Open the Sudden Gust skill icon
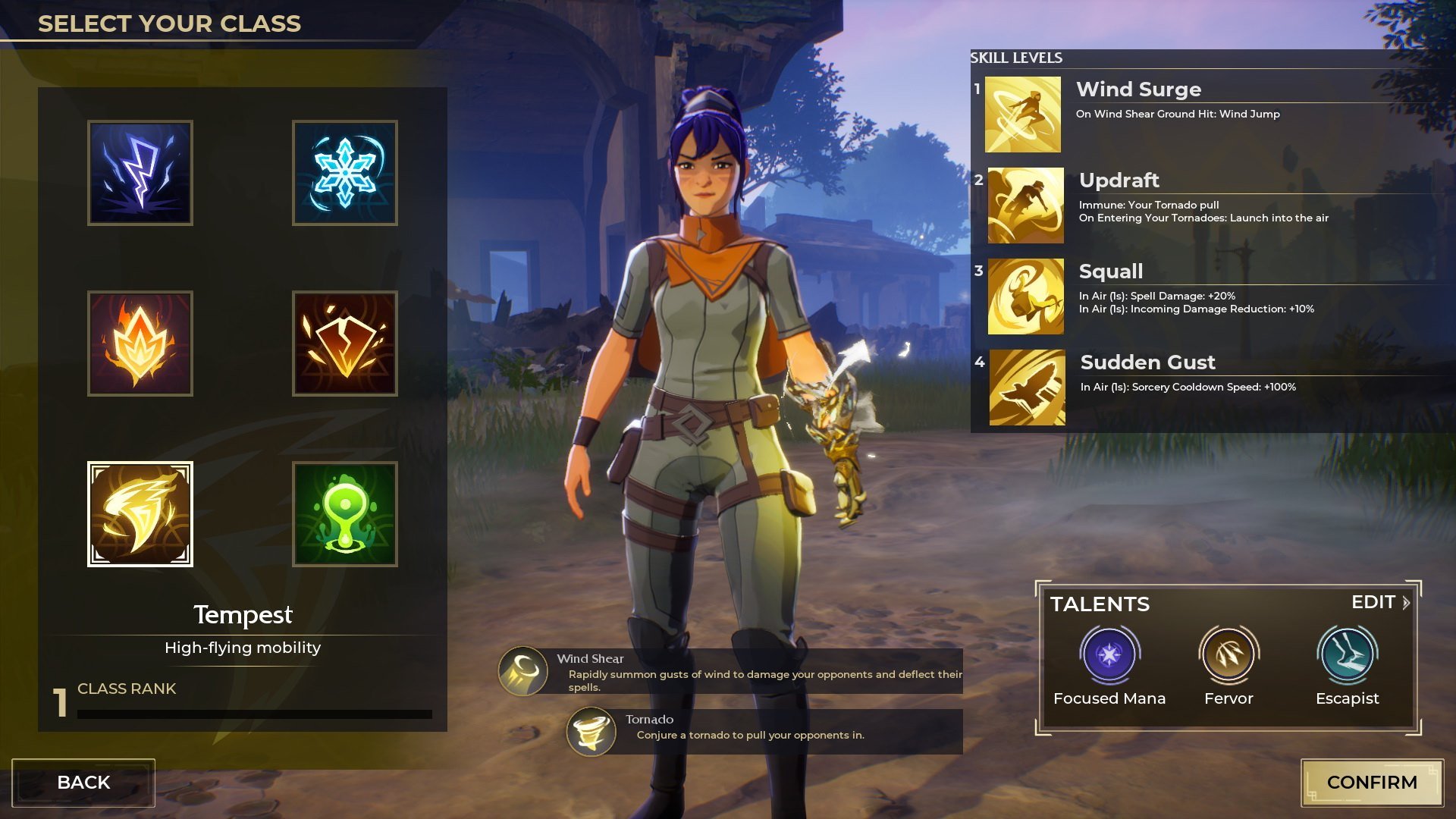Image resolution: width=1456 pixels, height=819 pixels. click(1028, 388)
